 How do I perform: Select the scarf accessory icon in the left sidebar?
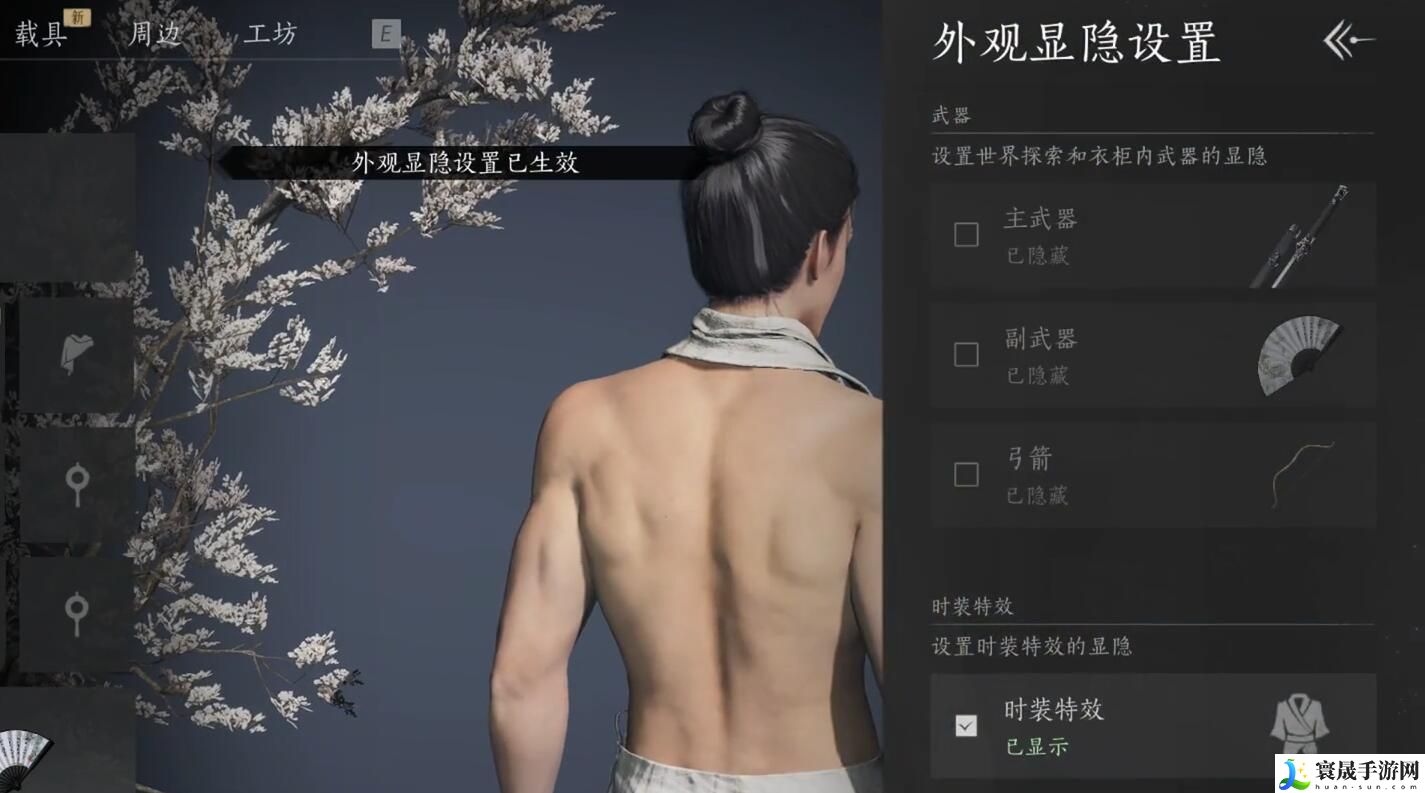click(78, 352)
